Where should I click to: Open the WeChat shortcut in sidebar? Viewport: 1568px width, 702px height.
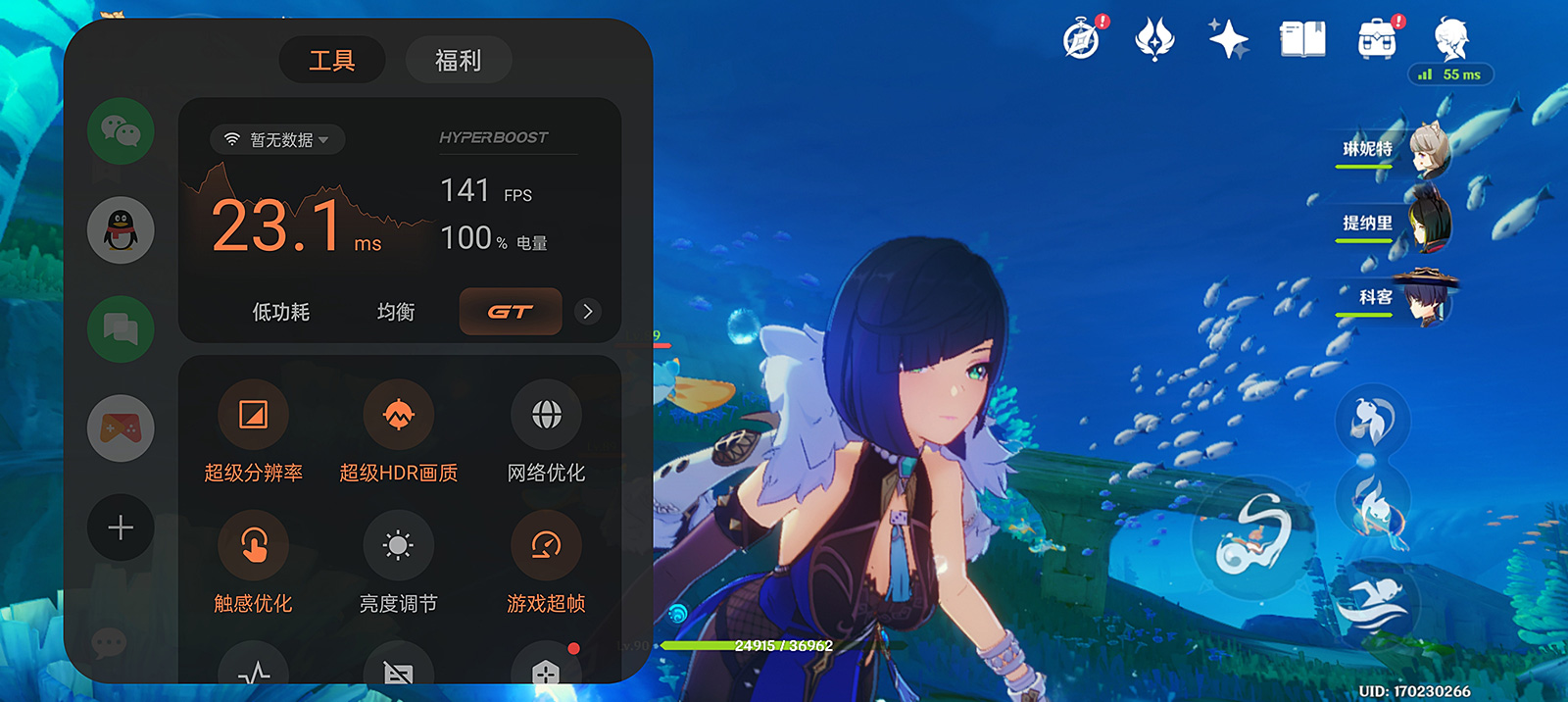121,131
